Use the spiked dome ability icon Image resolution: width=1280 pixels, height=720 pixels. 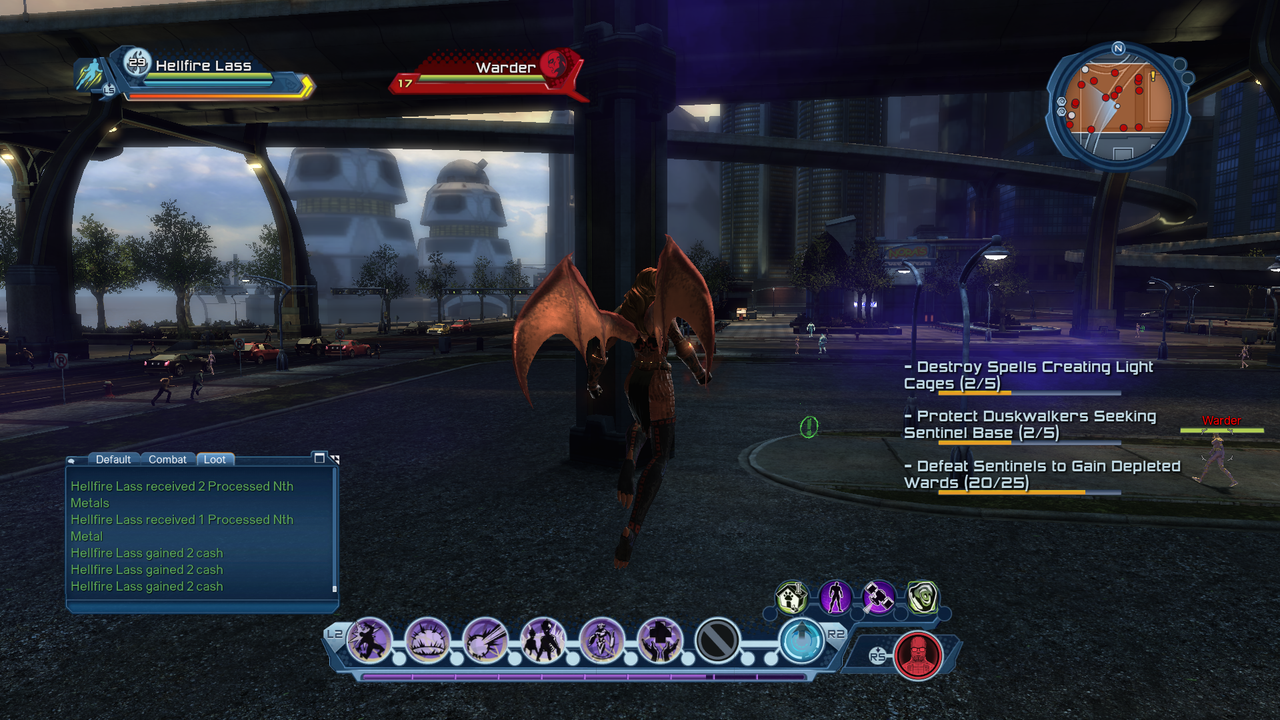pyautogui.click(x=428, y=640)
